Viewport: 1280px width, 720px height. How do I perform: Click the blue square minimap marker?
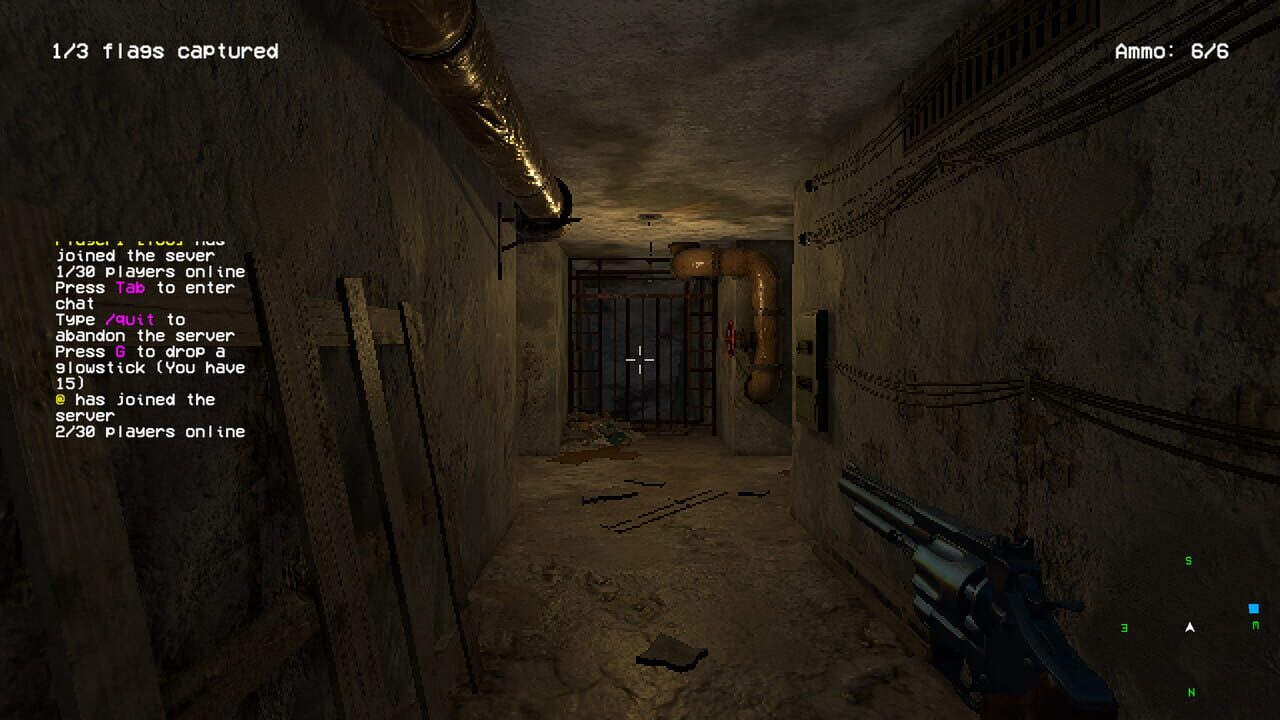pos(1253,607)
